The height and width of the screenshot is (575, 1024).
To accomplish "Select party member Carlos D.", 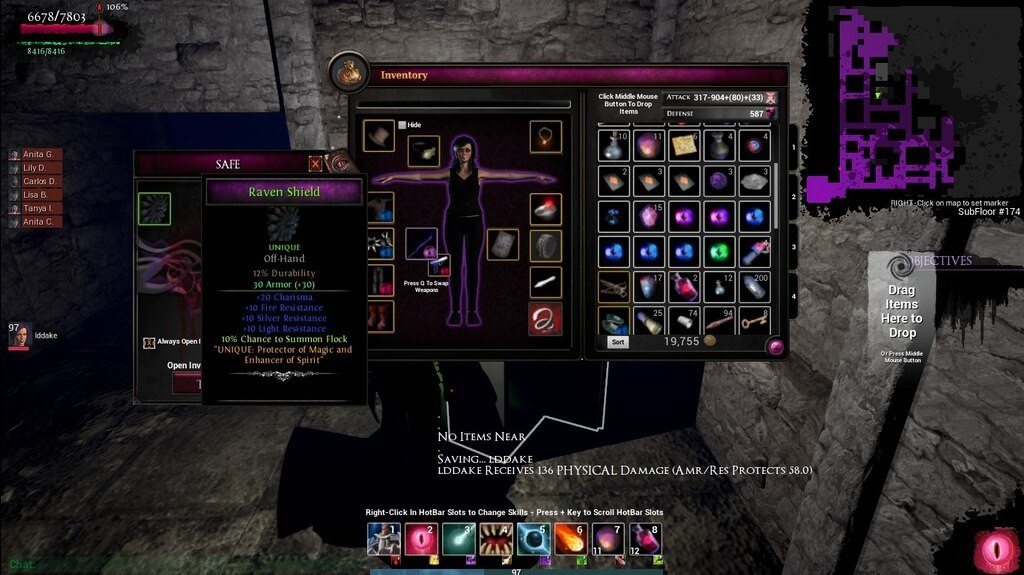I will [x=40, y=181].
